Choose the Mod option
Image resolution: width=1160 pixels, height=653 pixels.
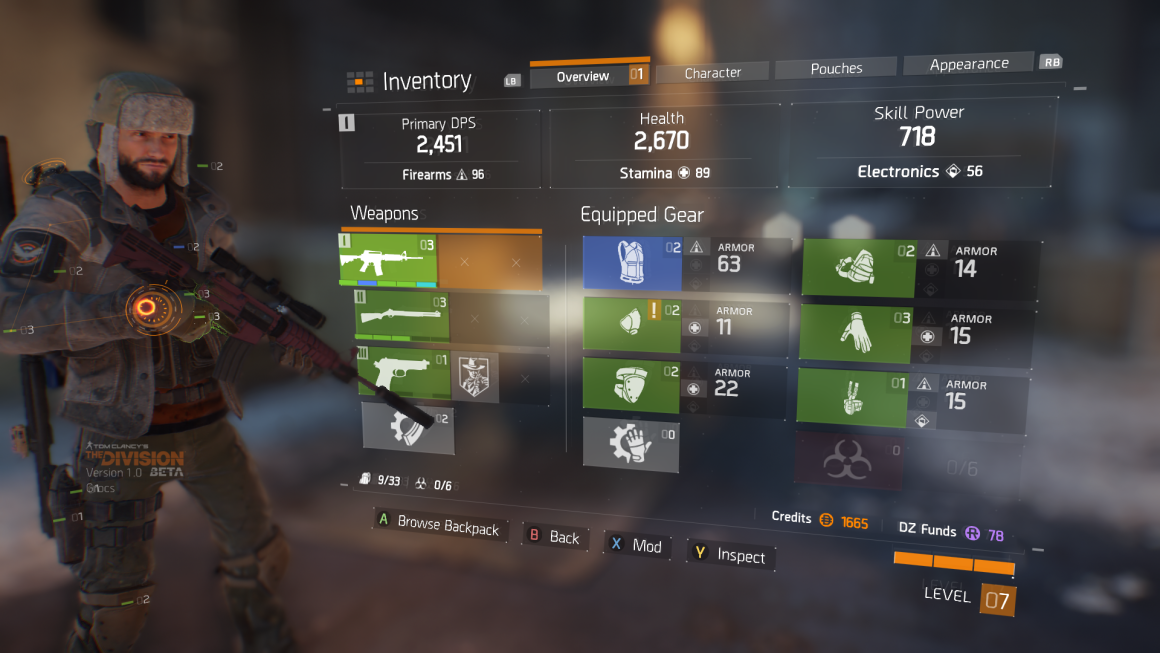point(636,545)
